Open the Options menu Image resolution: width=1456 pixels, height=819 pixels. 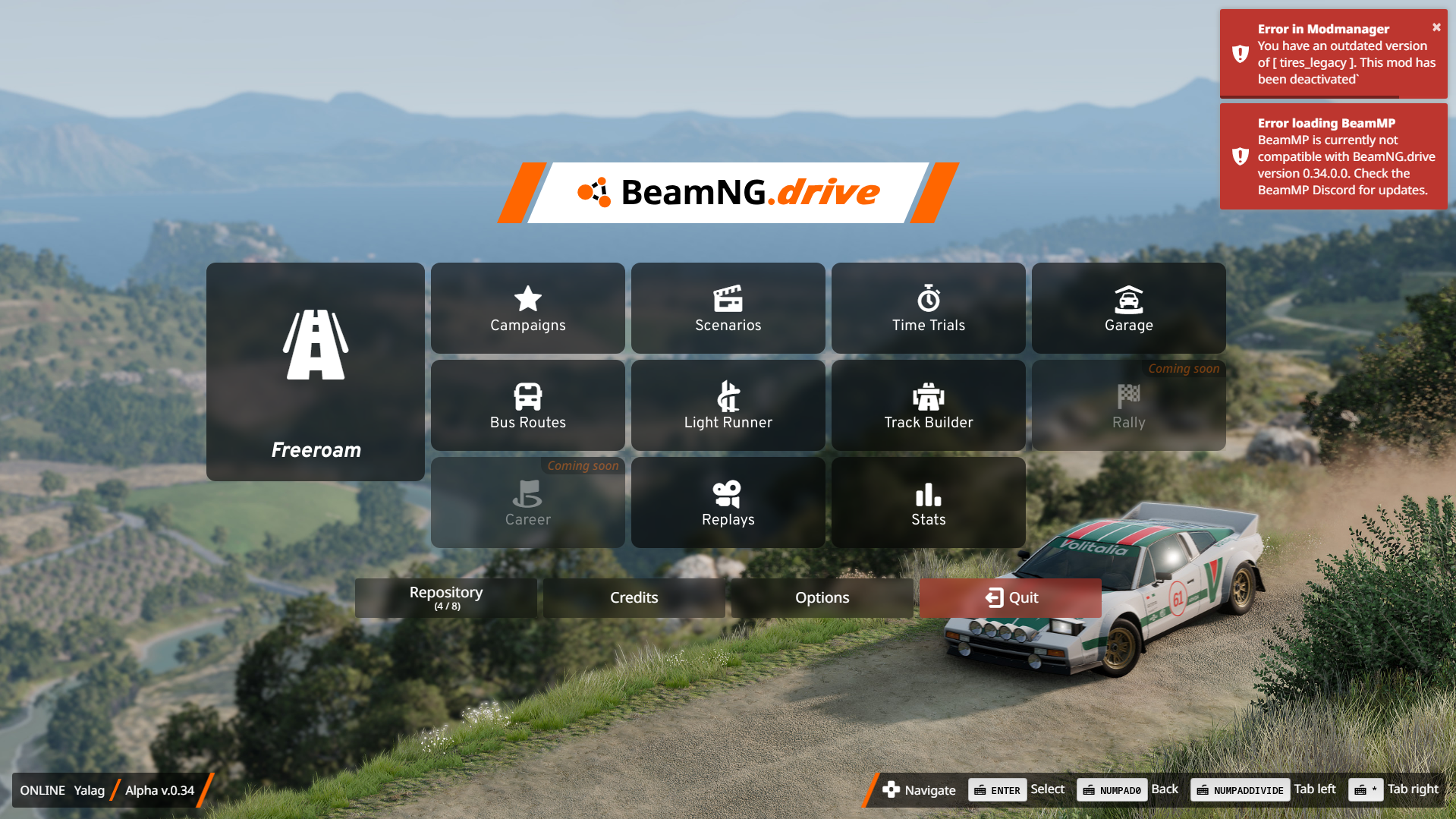[822, 597]
